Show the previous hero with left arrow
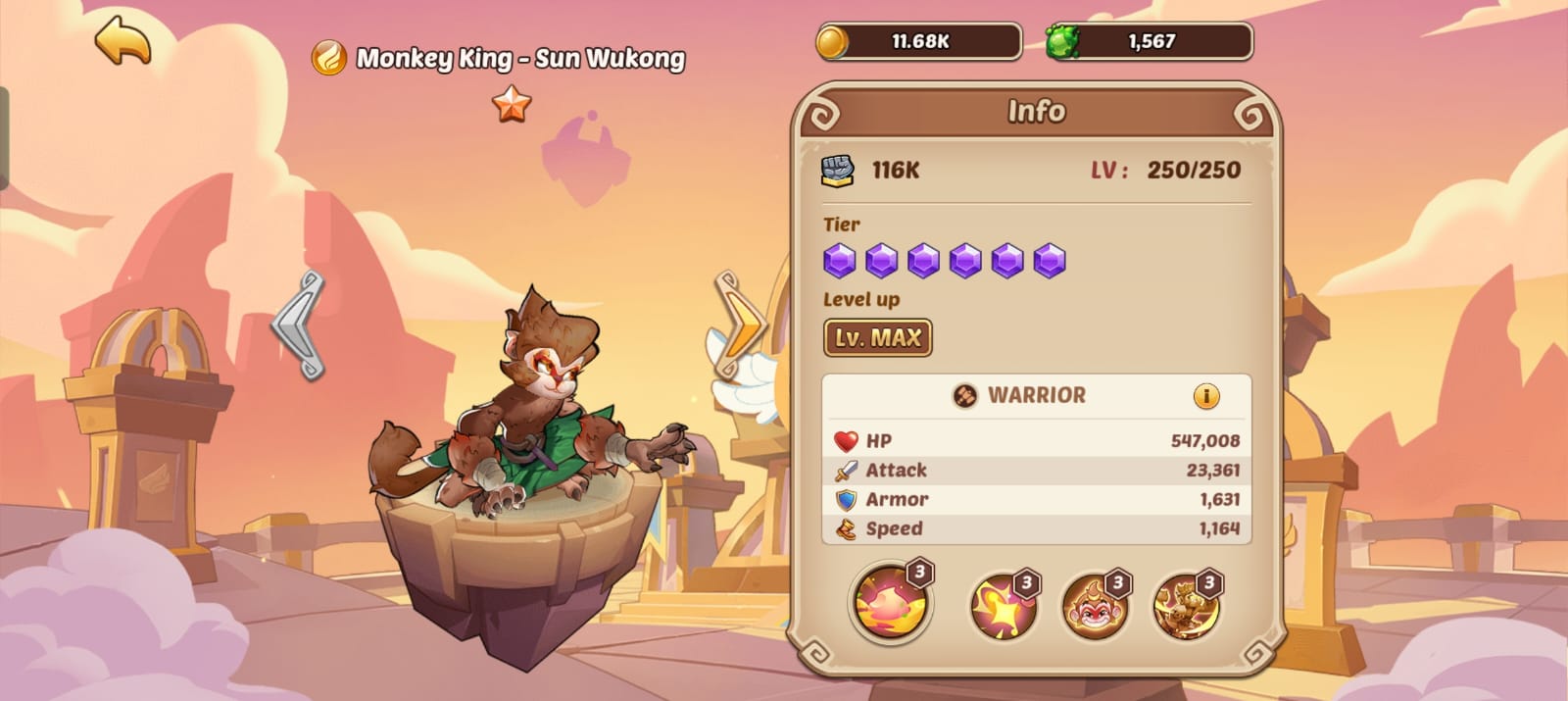 [x=300, y=325]
